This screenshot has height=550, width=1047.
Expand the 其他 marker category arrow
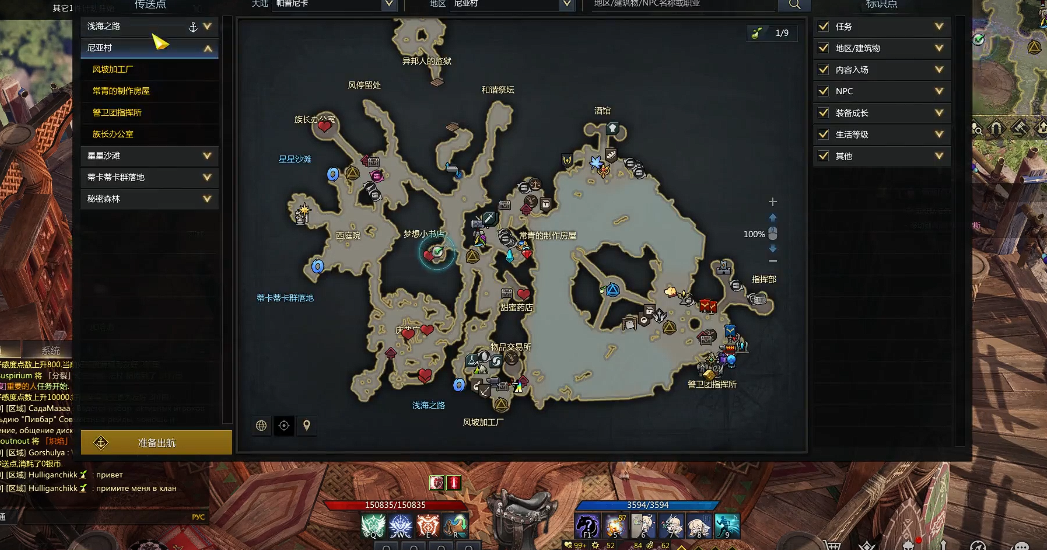click(940, 156)
